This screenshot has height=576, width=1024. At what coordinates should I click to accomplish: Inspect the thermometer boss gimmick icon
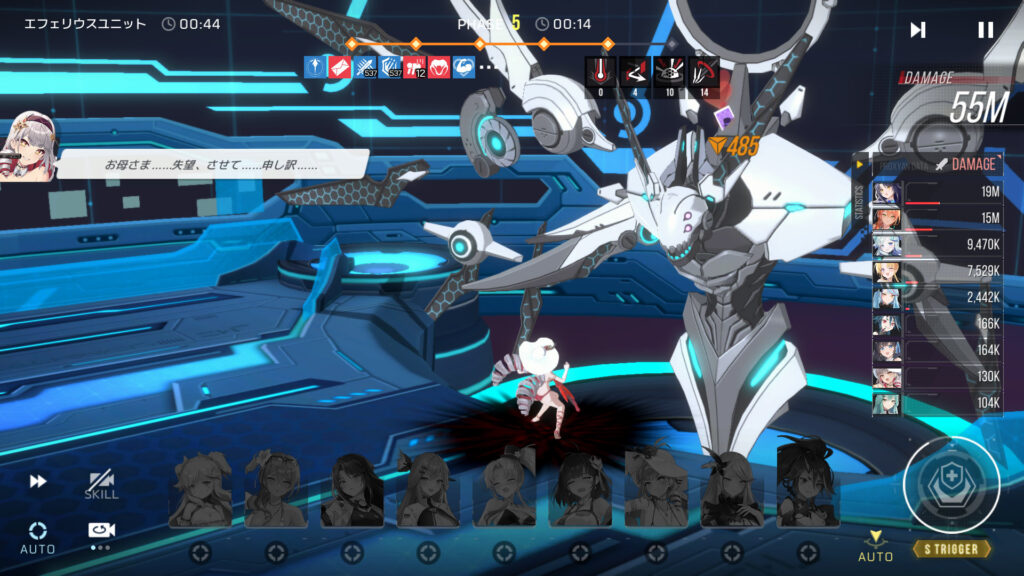point(599,71)
